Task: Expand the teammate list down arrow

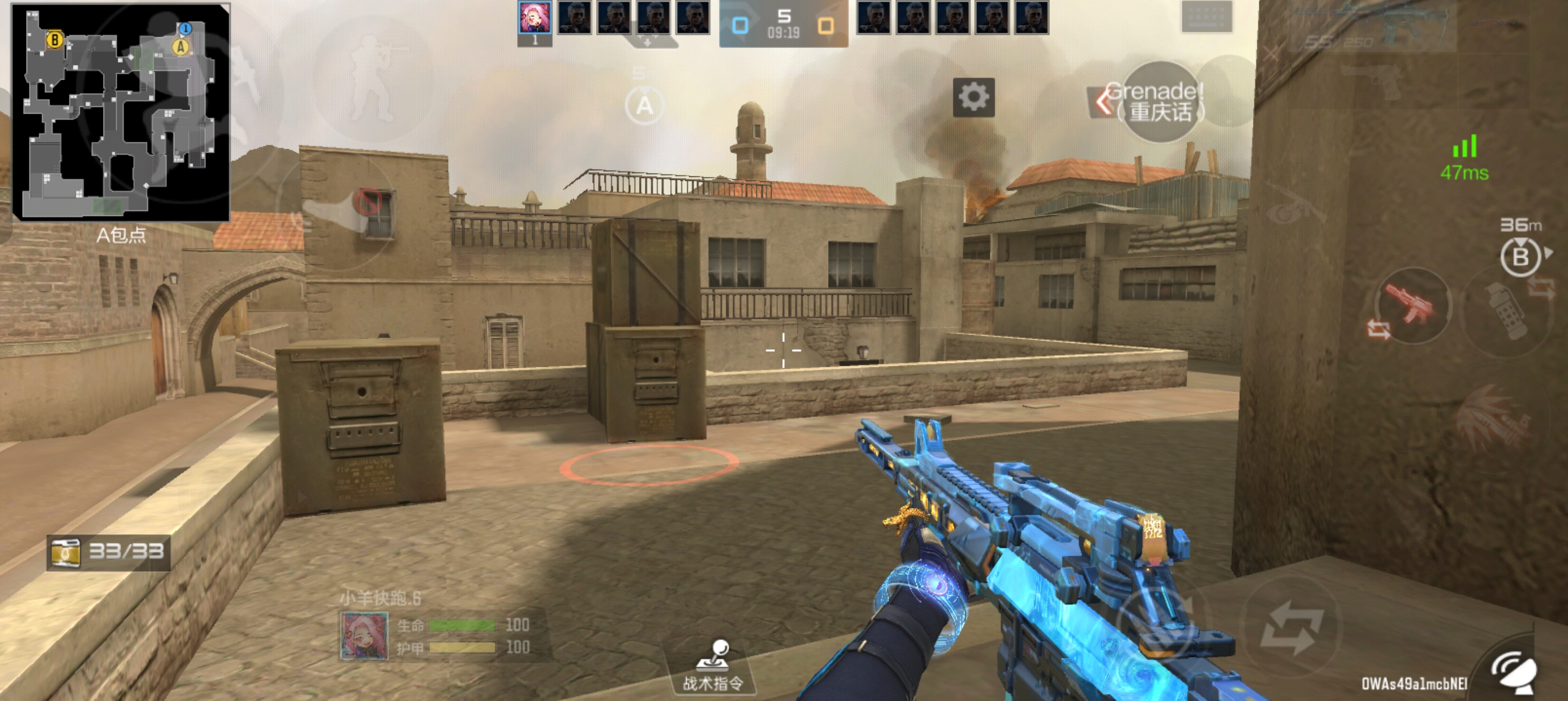Action: pyautogui.click(x=648, y=42)
